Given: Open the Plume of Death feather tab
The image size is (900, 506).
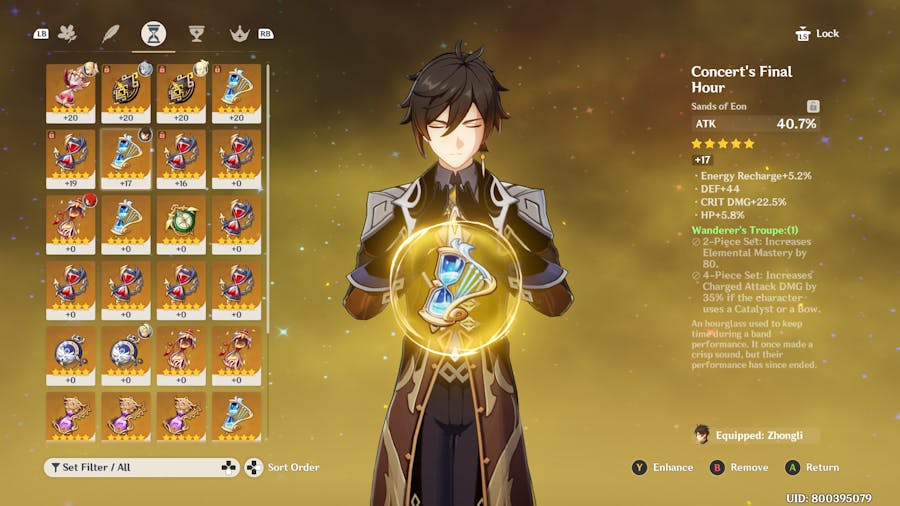Looking at the screenshot, I should [111, 34].
